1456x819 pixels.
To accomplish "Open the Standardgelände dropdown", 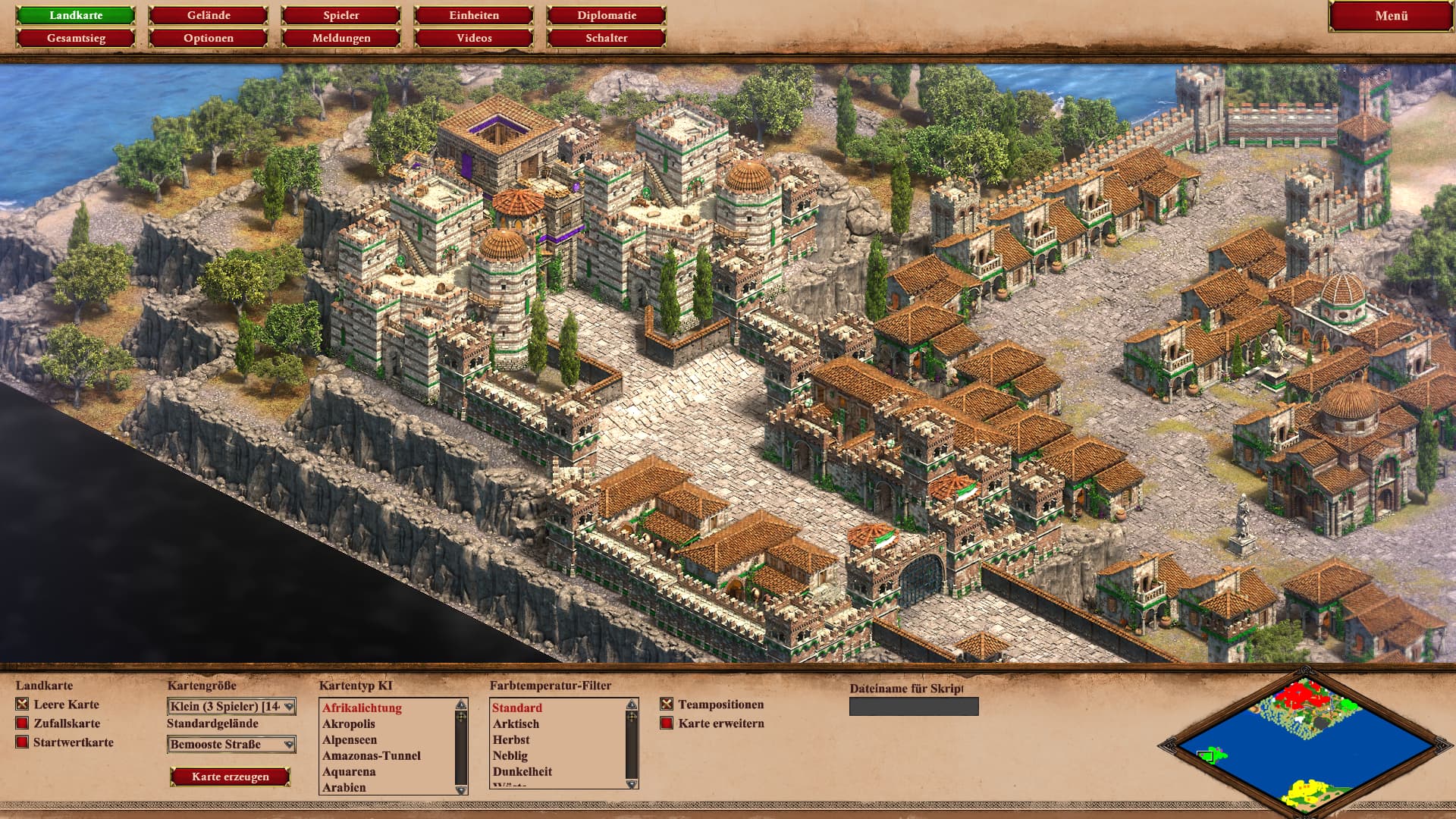I will [x=231, y=745].
